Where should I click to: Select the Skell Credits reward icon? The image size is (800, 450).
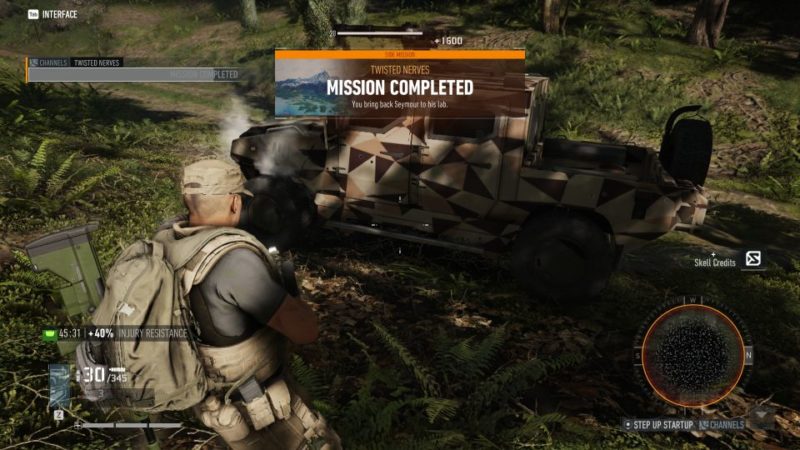pos(753,260)
